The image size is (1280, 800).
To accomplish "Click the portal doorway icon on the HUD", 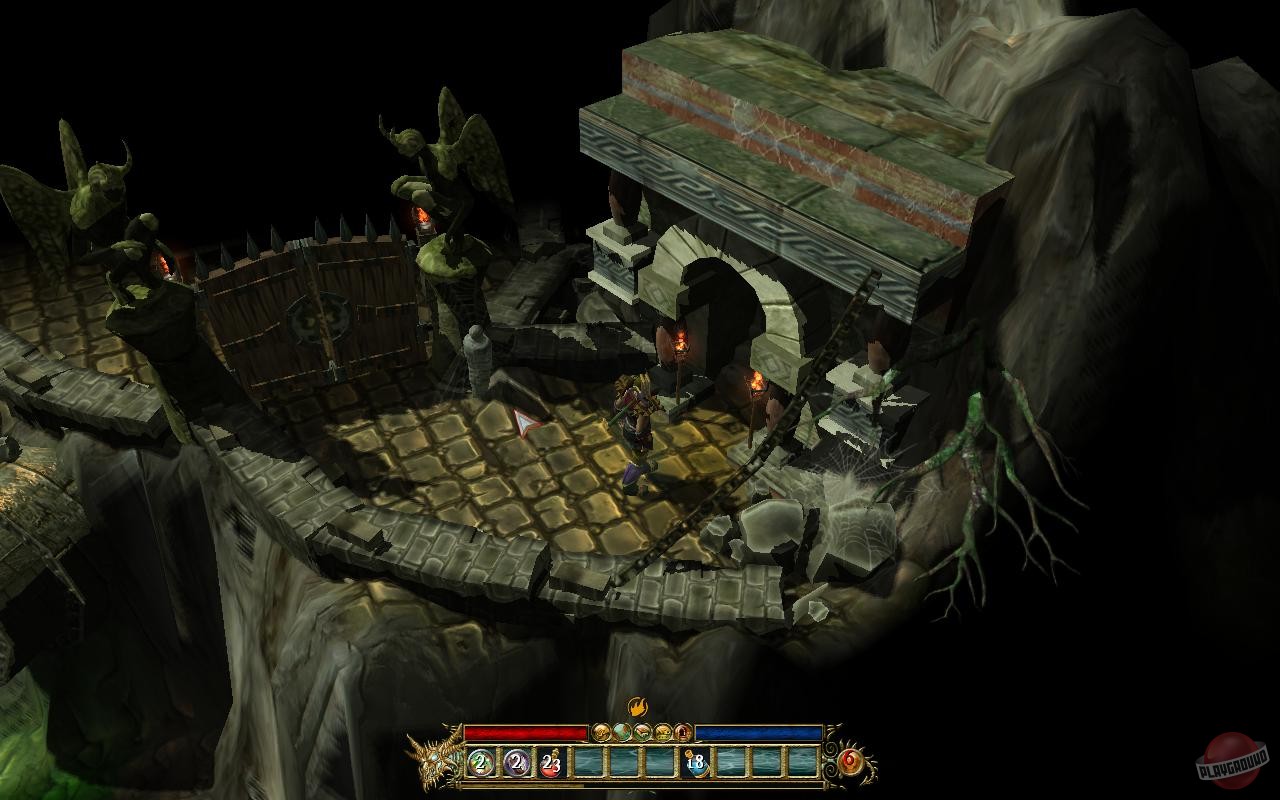I will point(685,731).
